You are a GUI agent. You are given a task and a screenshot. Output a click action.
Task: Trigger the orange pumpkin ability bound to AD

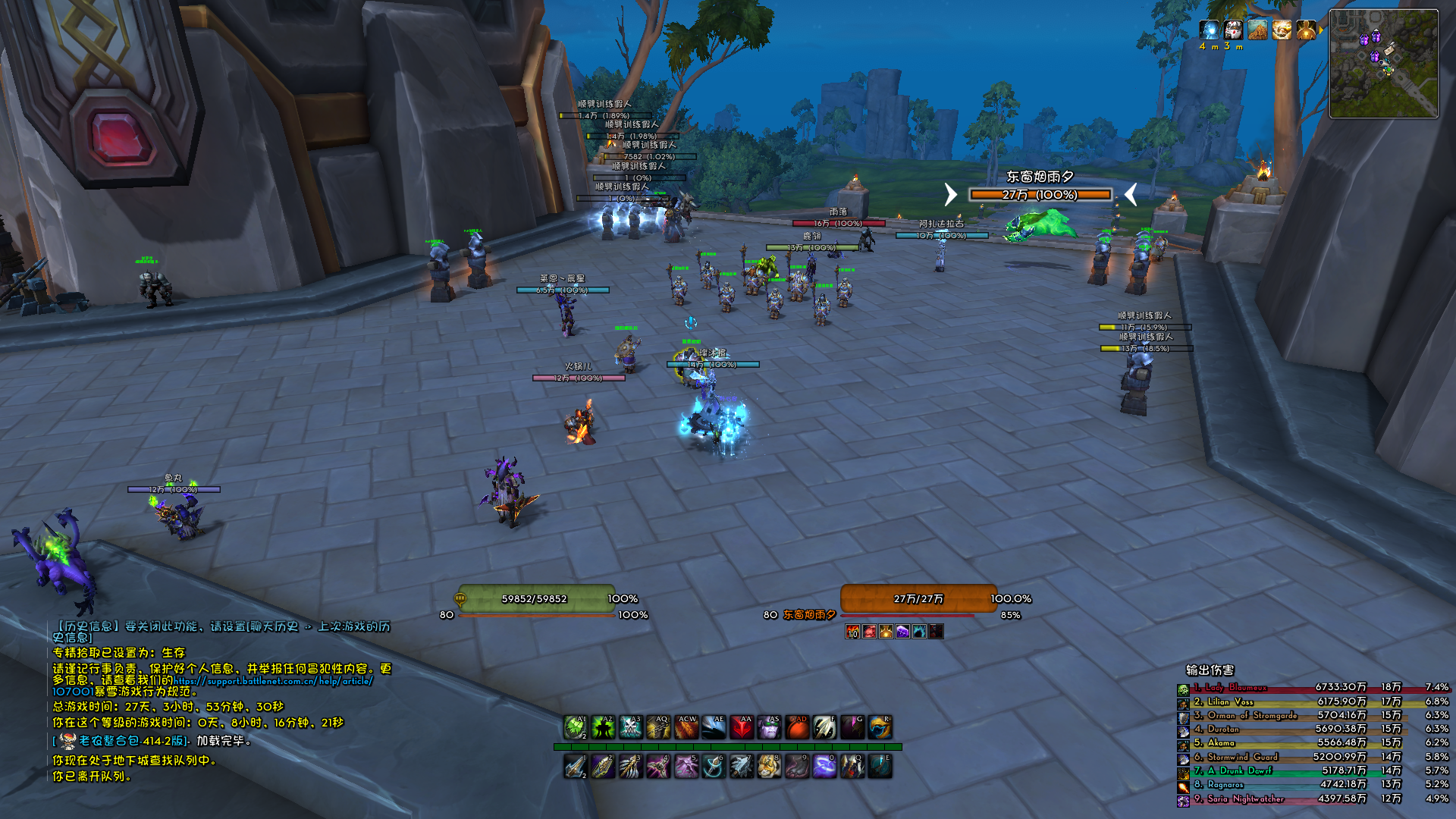pos(796,727)
